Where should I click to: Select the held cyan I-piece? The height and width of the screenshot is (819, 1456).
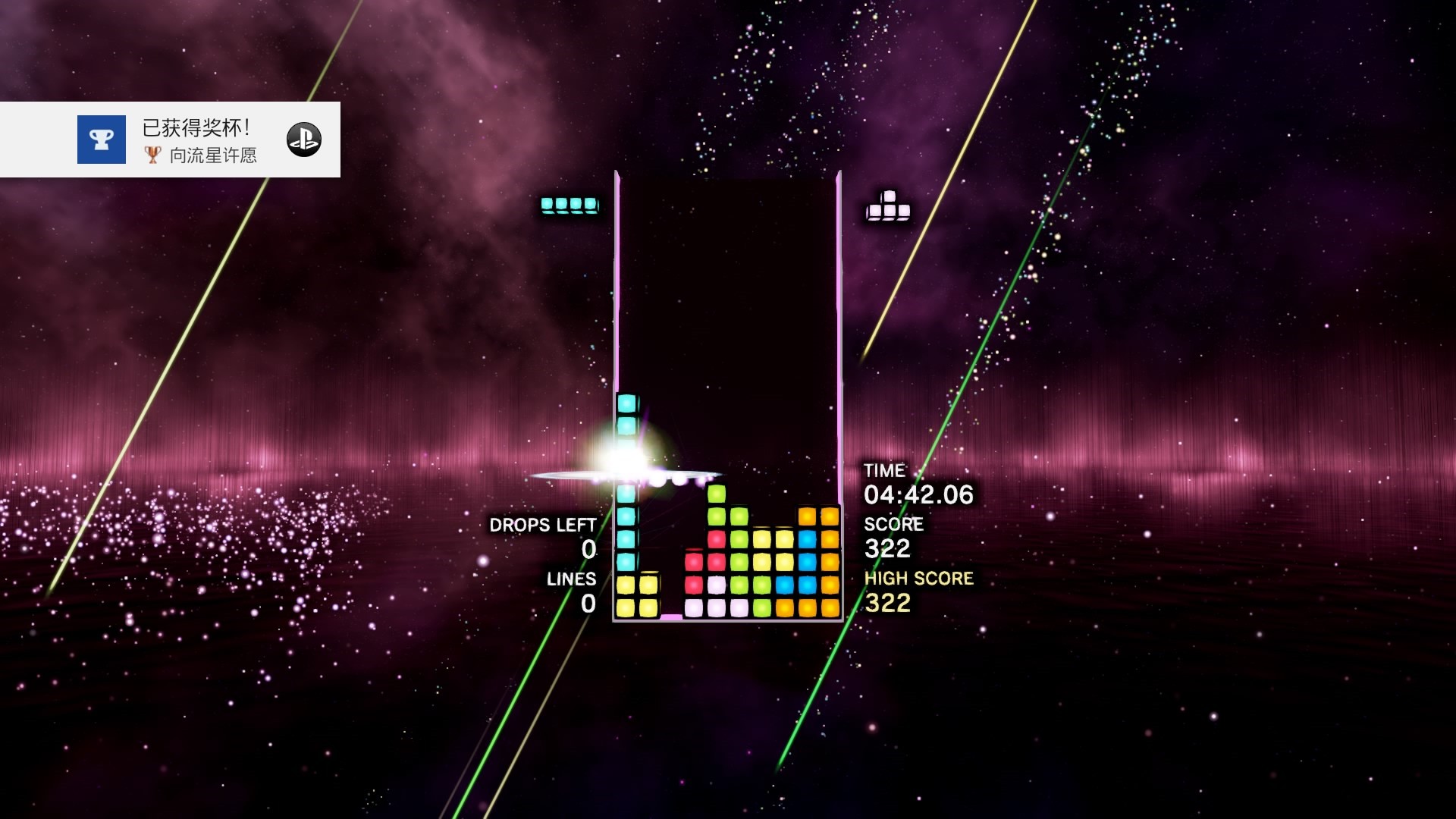point(569,205)
